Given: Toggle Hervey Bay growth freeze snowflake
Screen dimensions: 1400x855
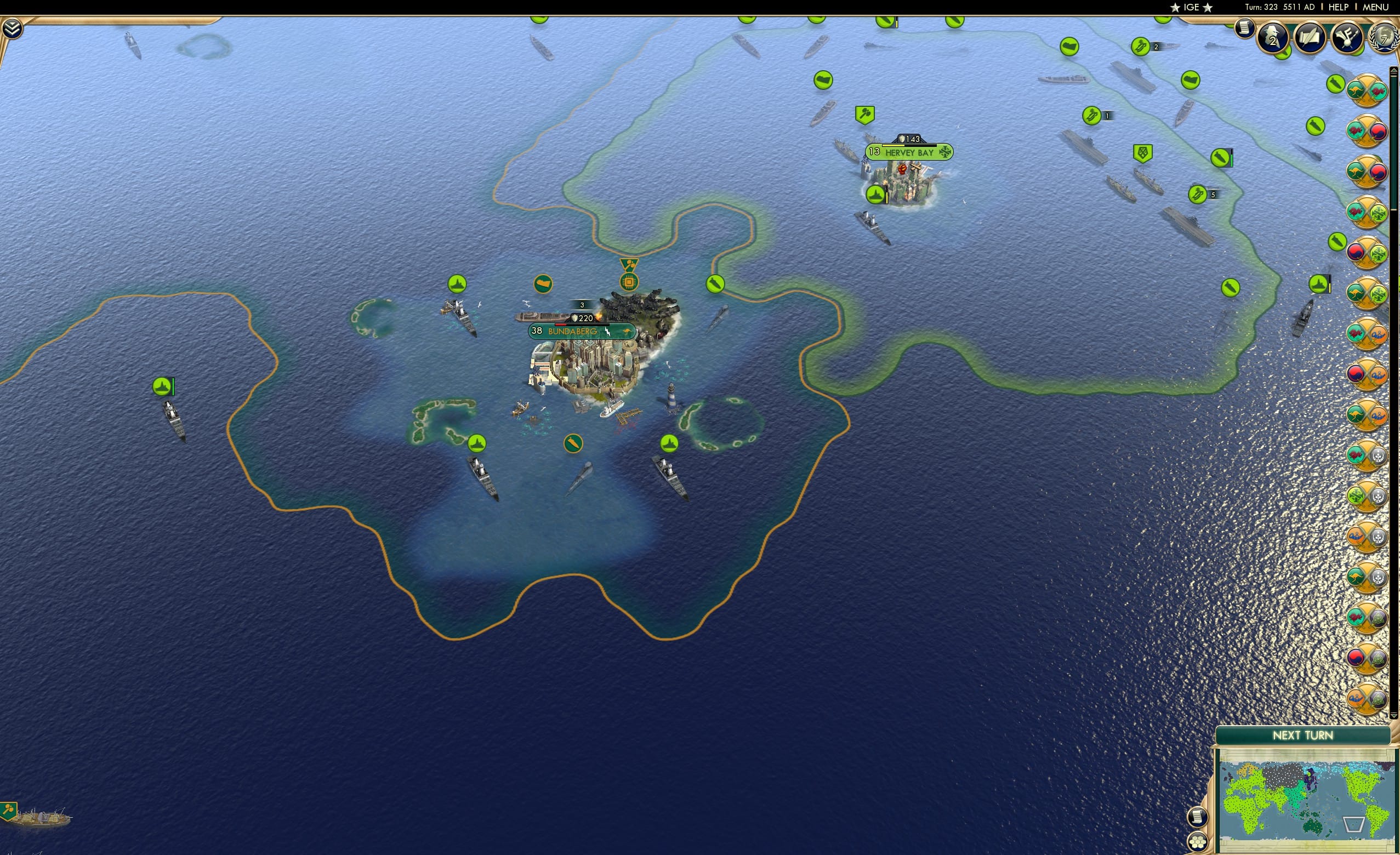Looking at the screenshot, I should (946, 153).
